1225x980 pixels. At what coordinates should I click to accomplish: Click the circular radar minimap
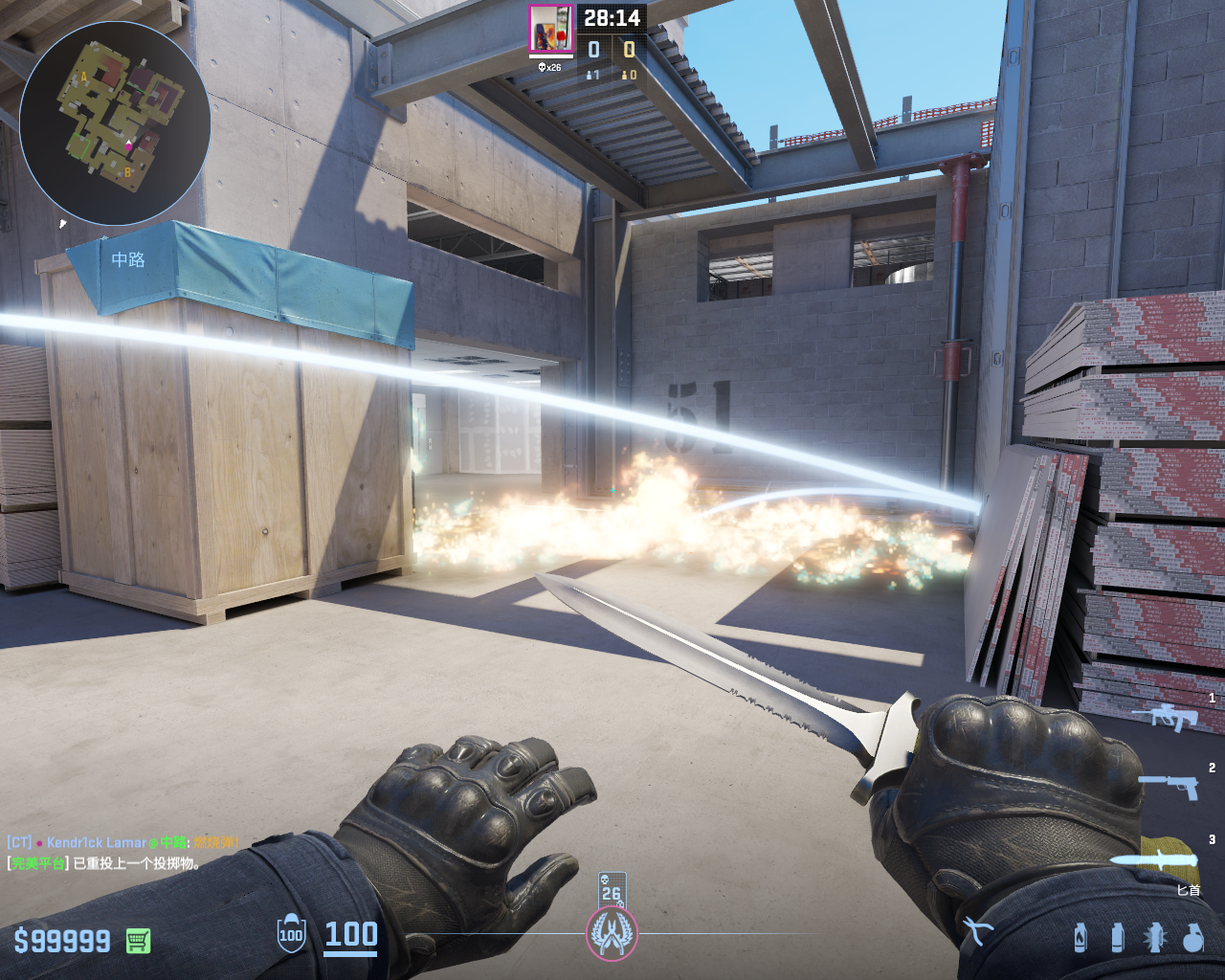(115, 122)
